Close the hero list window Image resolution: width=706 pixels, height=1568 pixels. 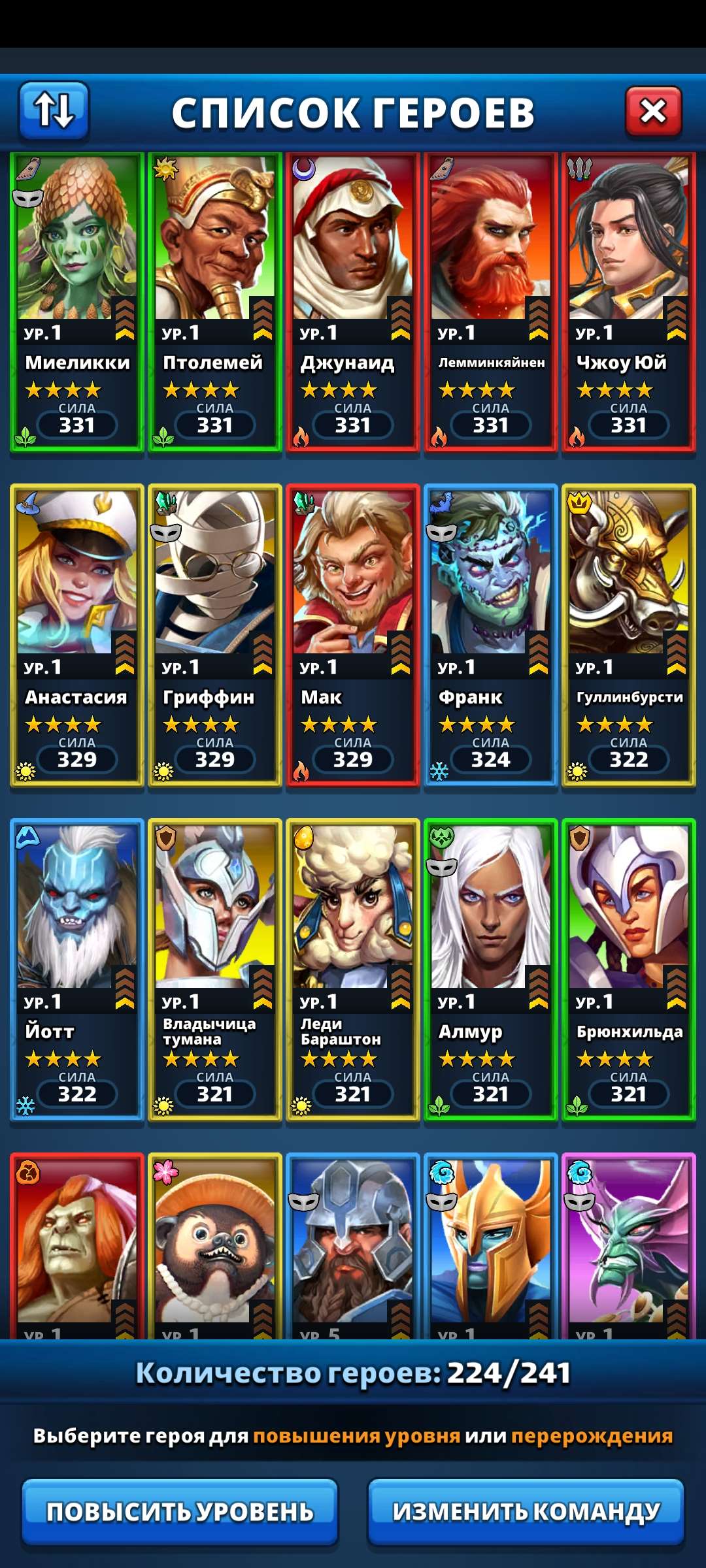point(653,112)
